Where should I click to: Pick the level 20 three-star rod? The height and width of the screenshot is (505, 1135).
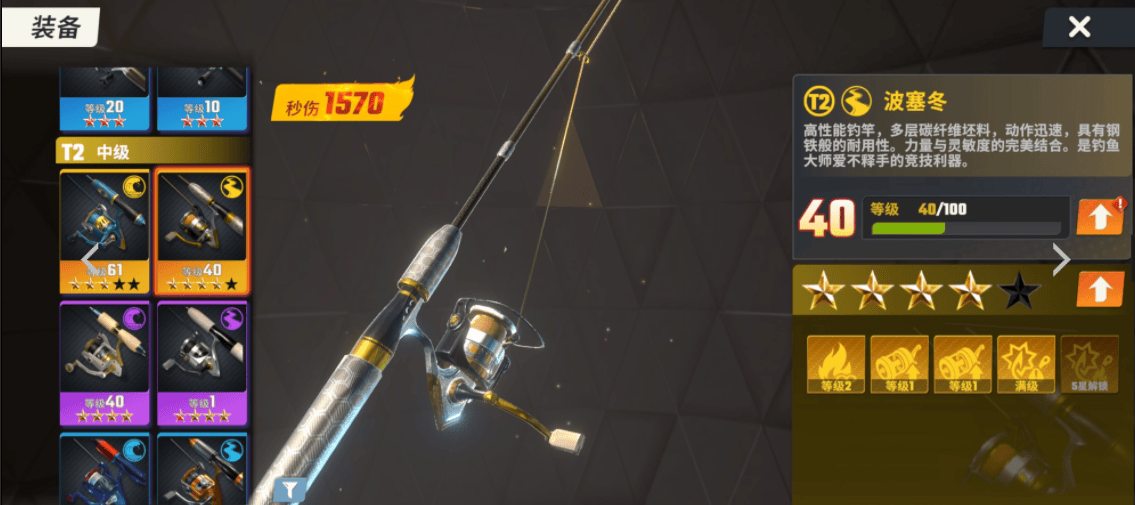pos(105,98)
